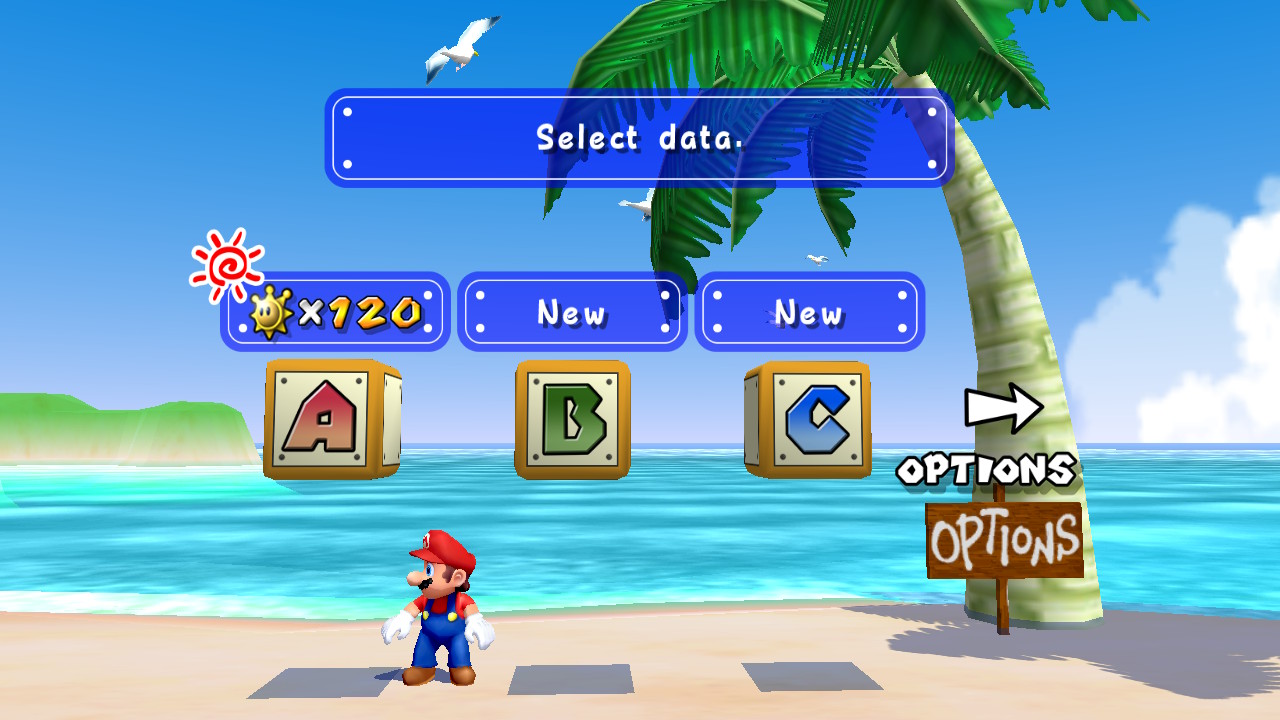The width and height of the screenshot is (1280, 720).
Task: Click the white arrow toward Options
Action: tap(1003, 407)
